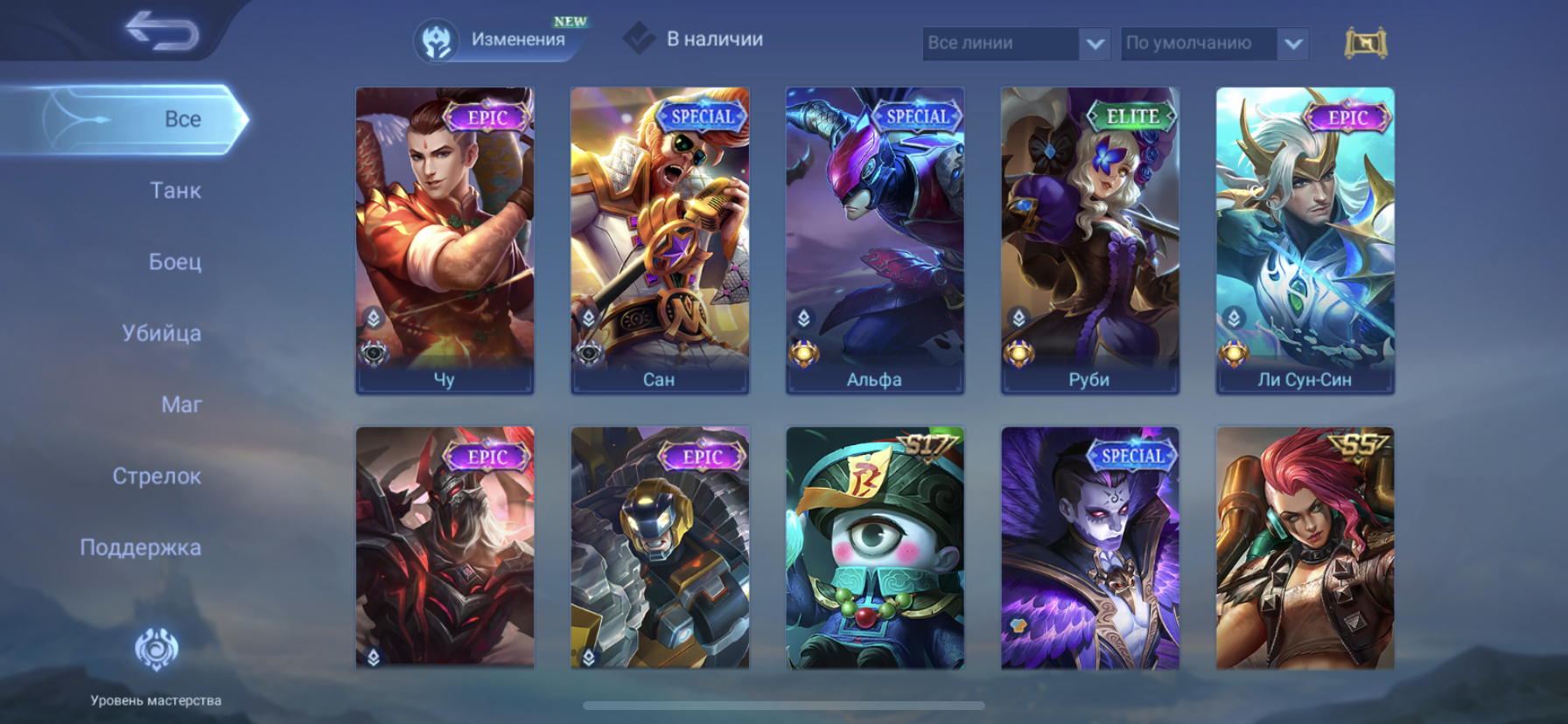Select the Чу hero card
Image resolution: width=1568 pixels, height=724 pixels.
[444, 240]
